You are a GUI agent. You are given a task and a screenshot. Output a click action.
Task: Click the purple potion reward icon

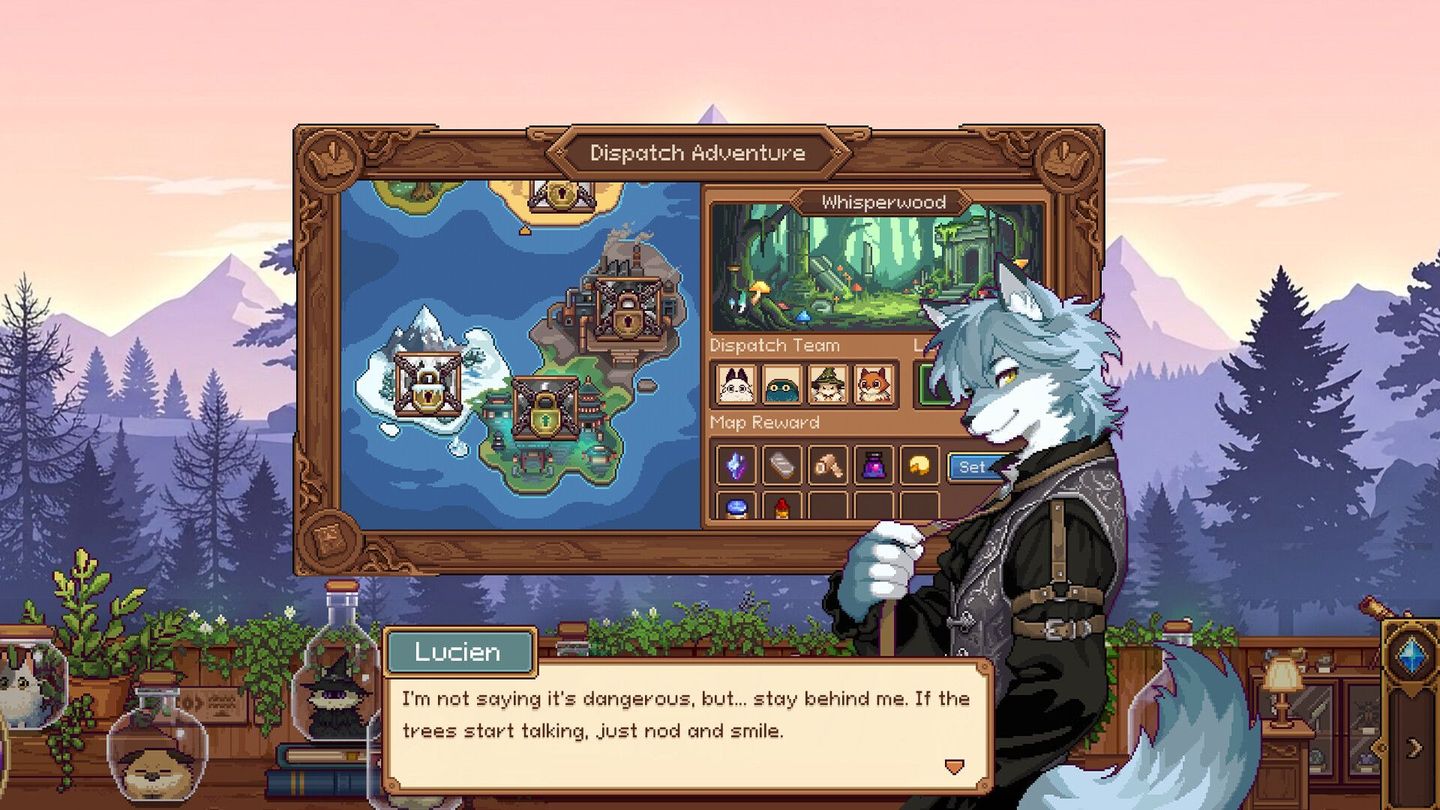(x=875, y=466)
